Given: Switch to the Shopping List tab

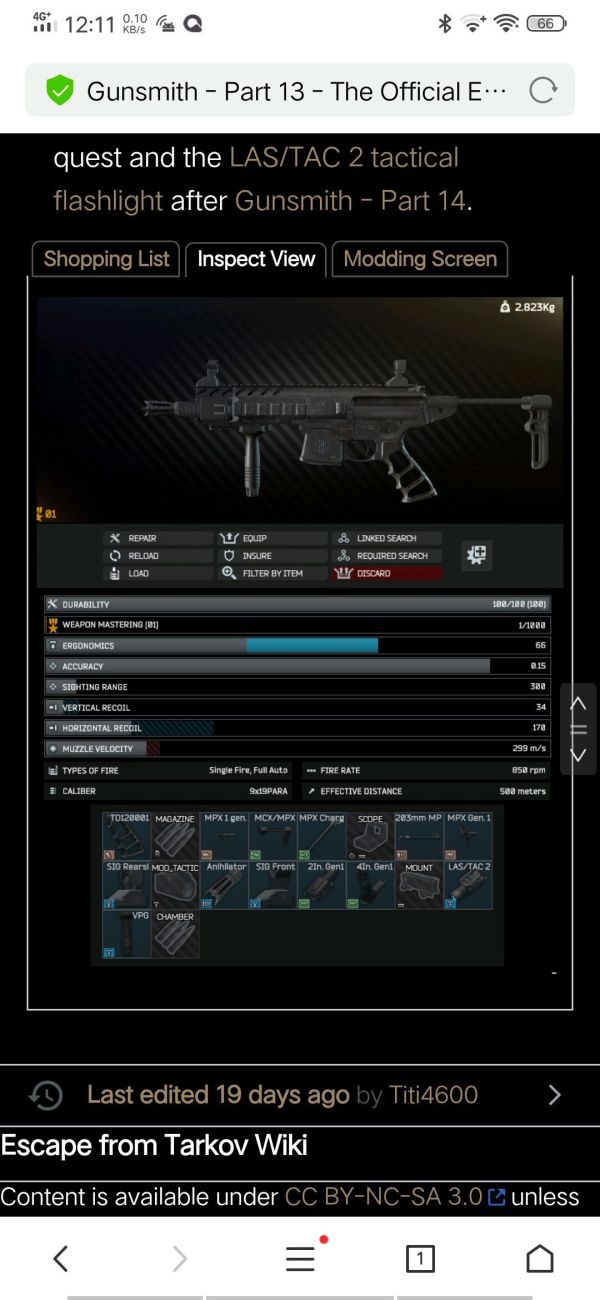Looking at the screenshot, I should [106, 259].
